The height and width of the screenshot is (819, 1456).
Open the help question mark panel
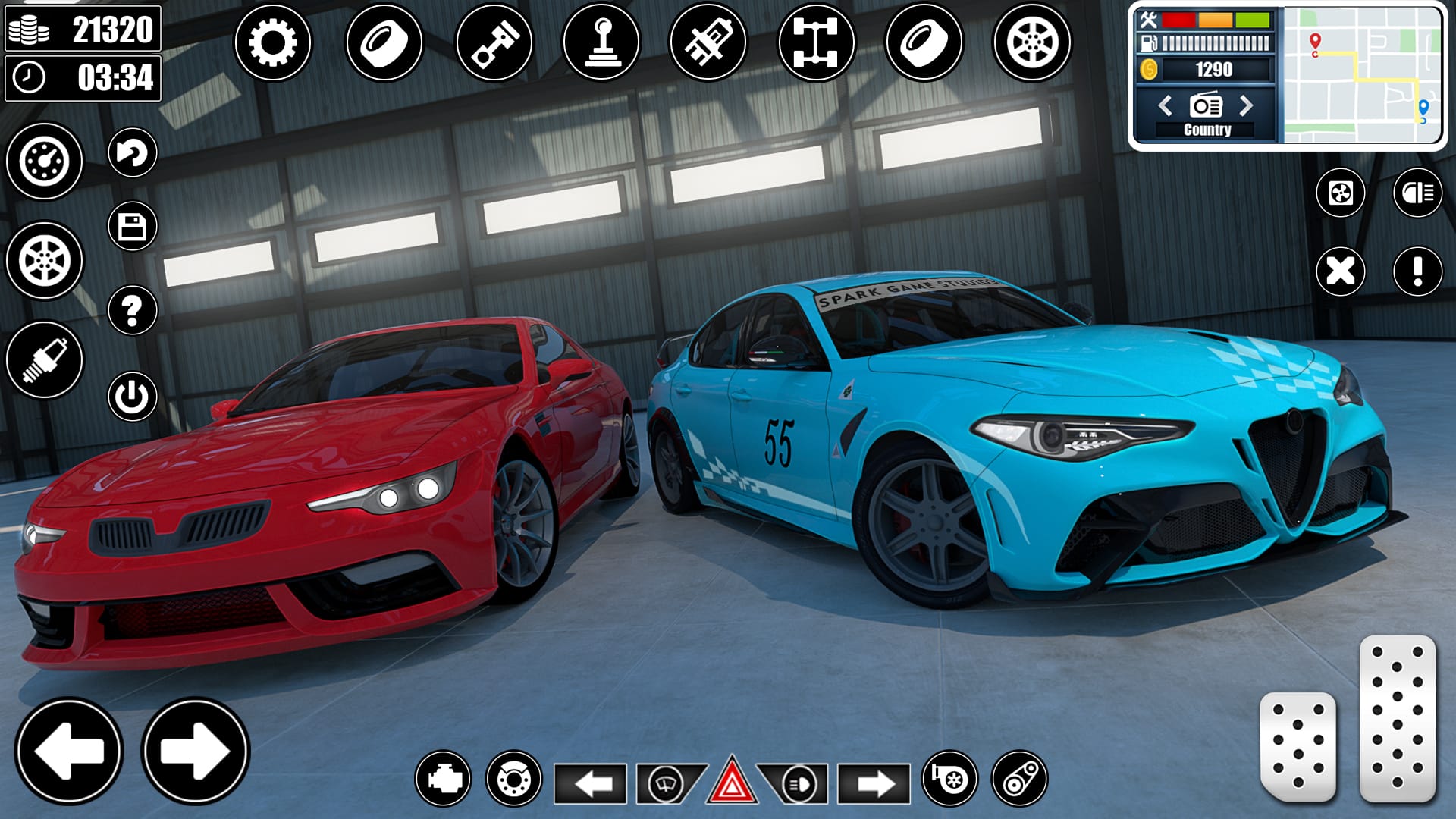[x=130, y=308]
